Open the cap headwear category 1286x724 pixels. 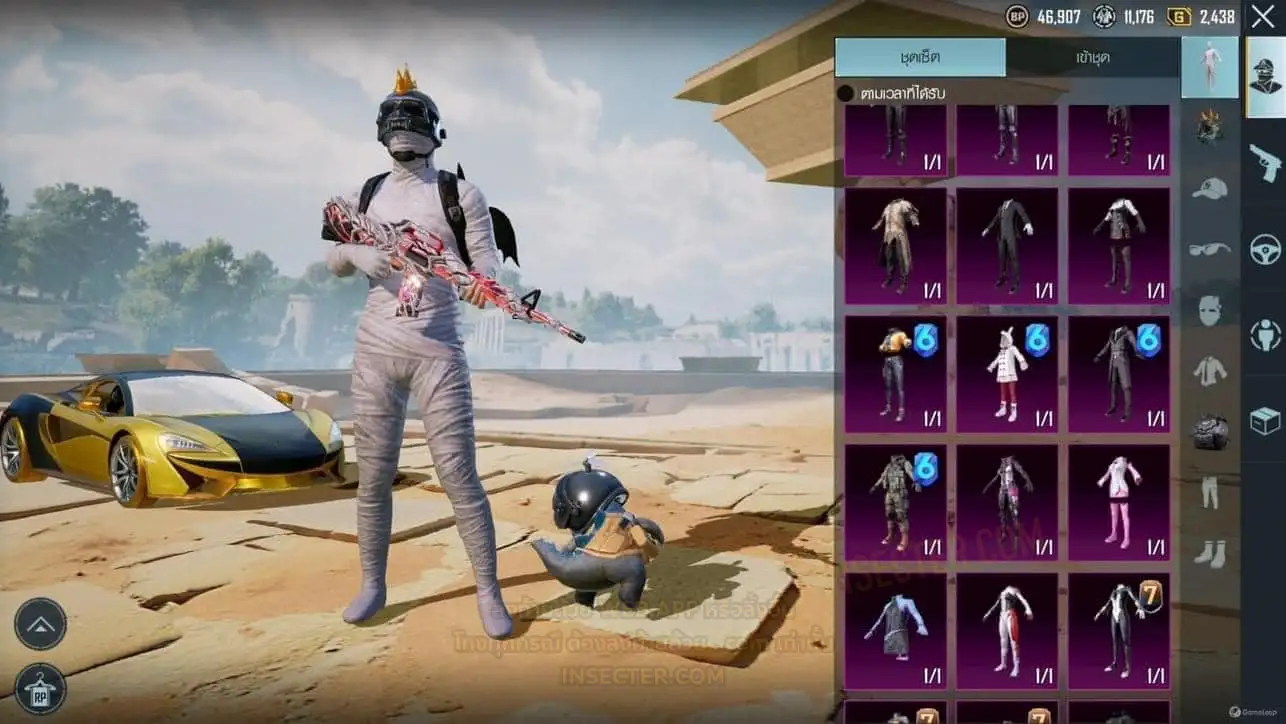coord(1210,188)
